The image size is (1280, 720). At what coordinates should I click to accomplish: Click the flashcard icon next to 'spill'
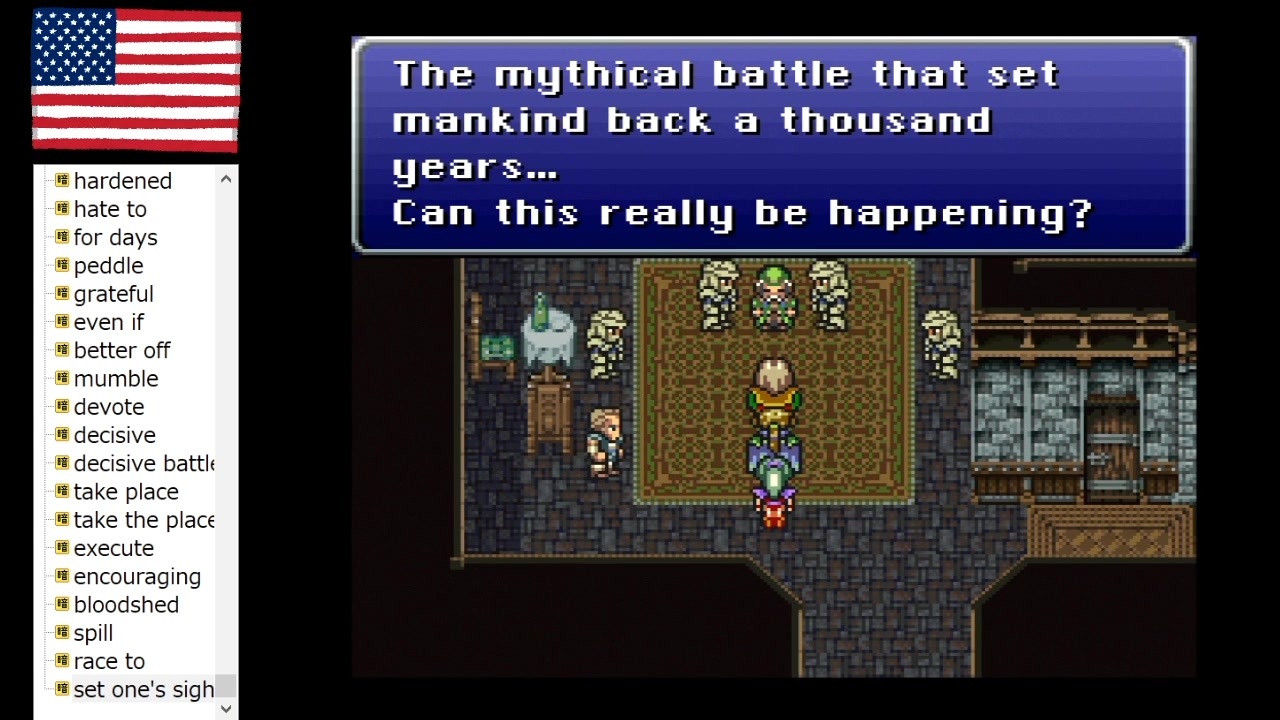(61, 633)
